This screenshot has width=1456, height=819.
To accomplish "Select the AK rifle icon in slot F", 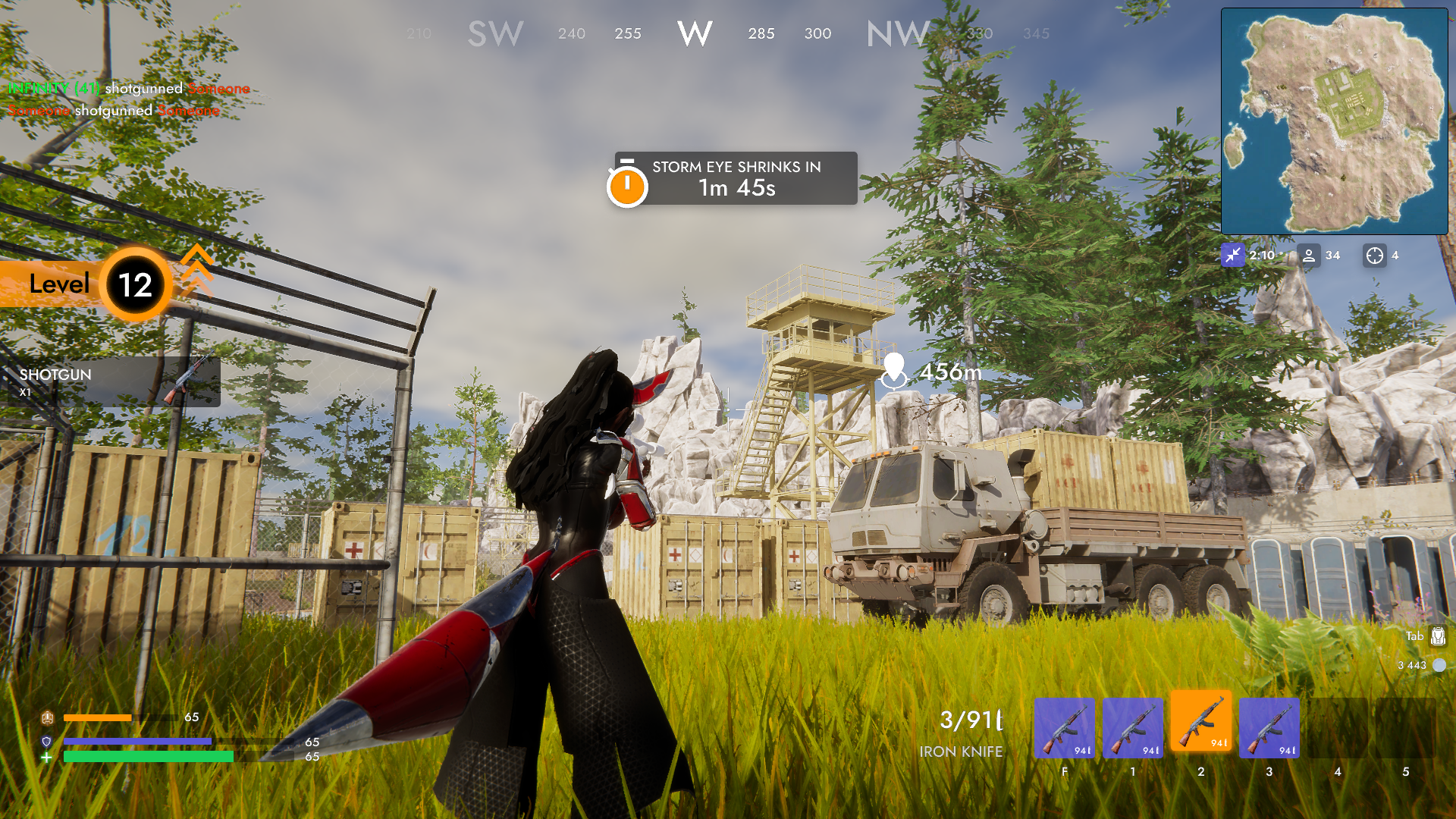I will tap(1065, 726).
